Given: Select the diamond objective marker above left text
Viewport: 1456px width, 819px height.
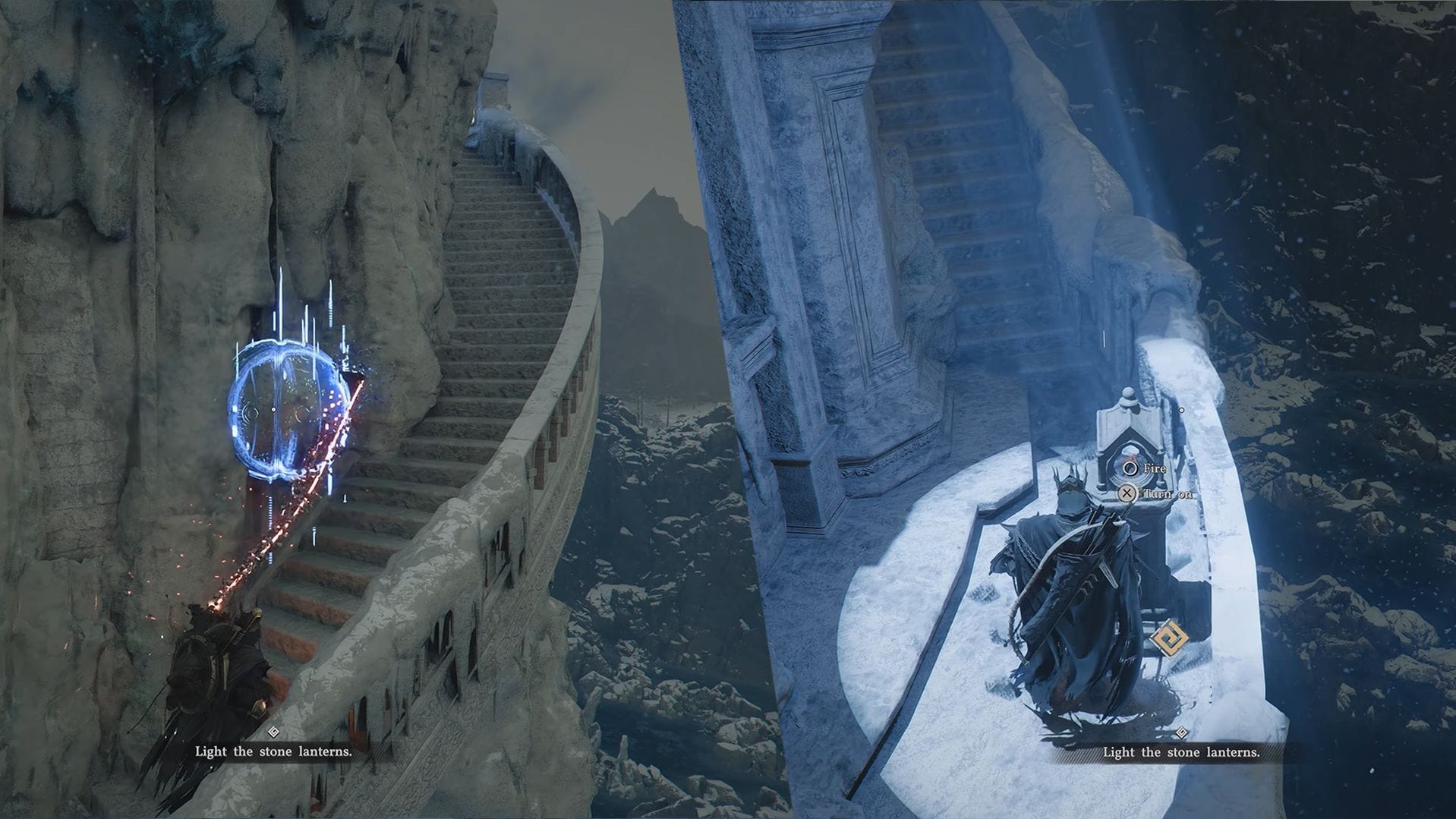Looking at the screenshot, I should point(273,732).
